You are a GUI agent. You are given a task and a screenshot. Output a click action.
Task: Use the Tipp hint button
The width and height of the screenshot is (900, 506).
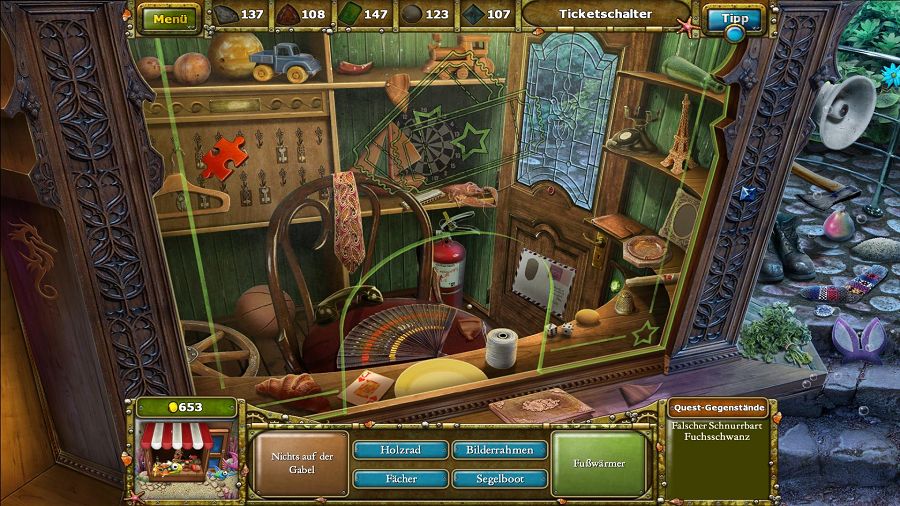[x=734, y=19]
